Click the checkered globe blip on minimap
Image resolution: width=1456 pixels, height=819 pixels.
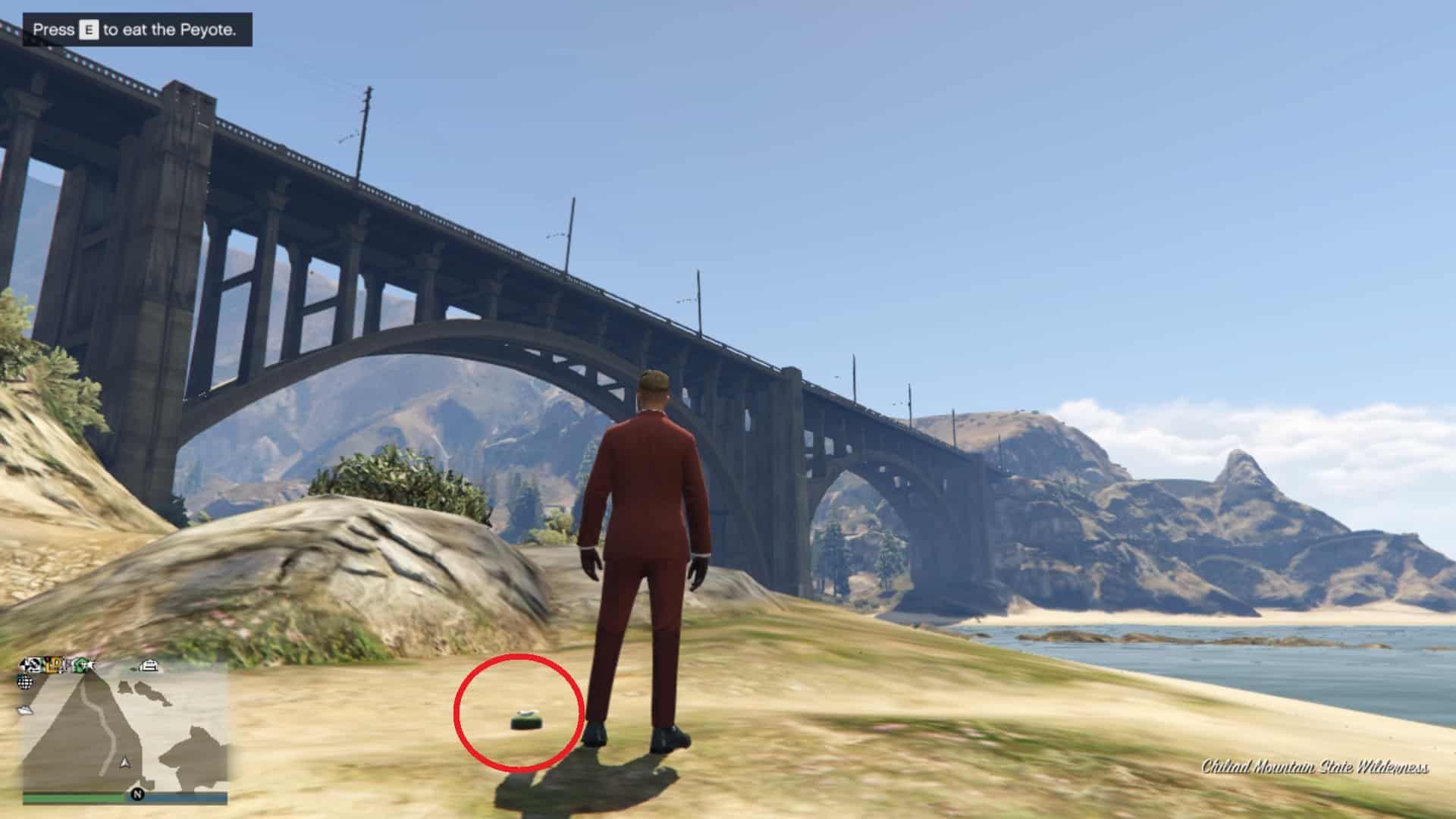click(26, 682)
